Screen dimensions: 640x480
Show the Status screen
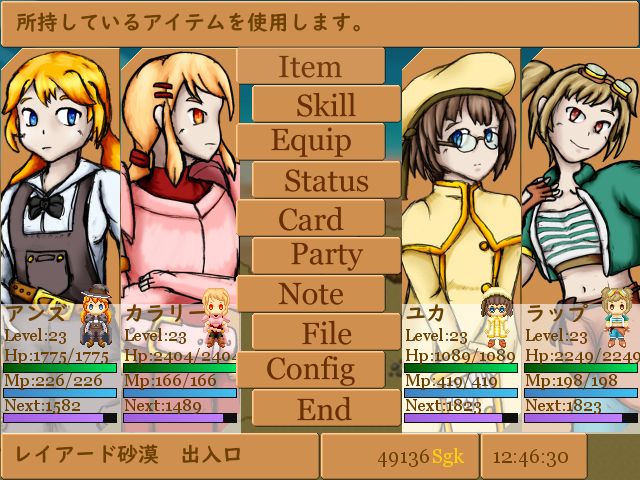tap(326, 180)
